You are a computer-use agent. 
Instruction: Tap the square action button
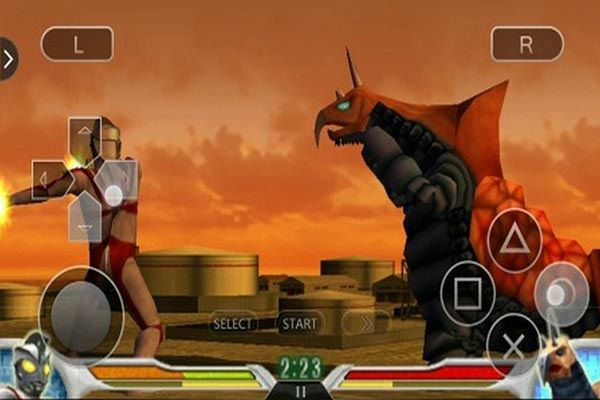click(x=468, y=292)
